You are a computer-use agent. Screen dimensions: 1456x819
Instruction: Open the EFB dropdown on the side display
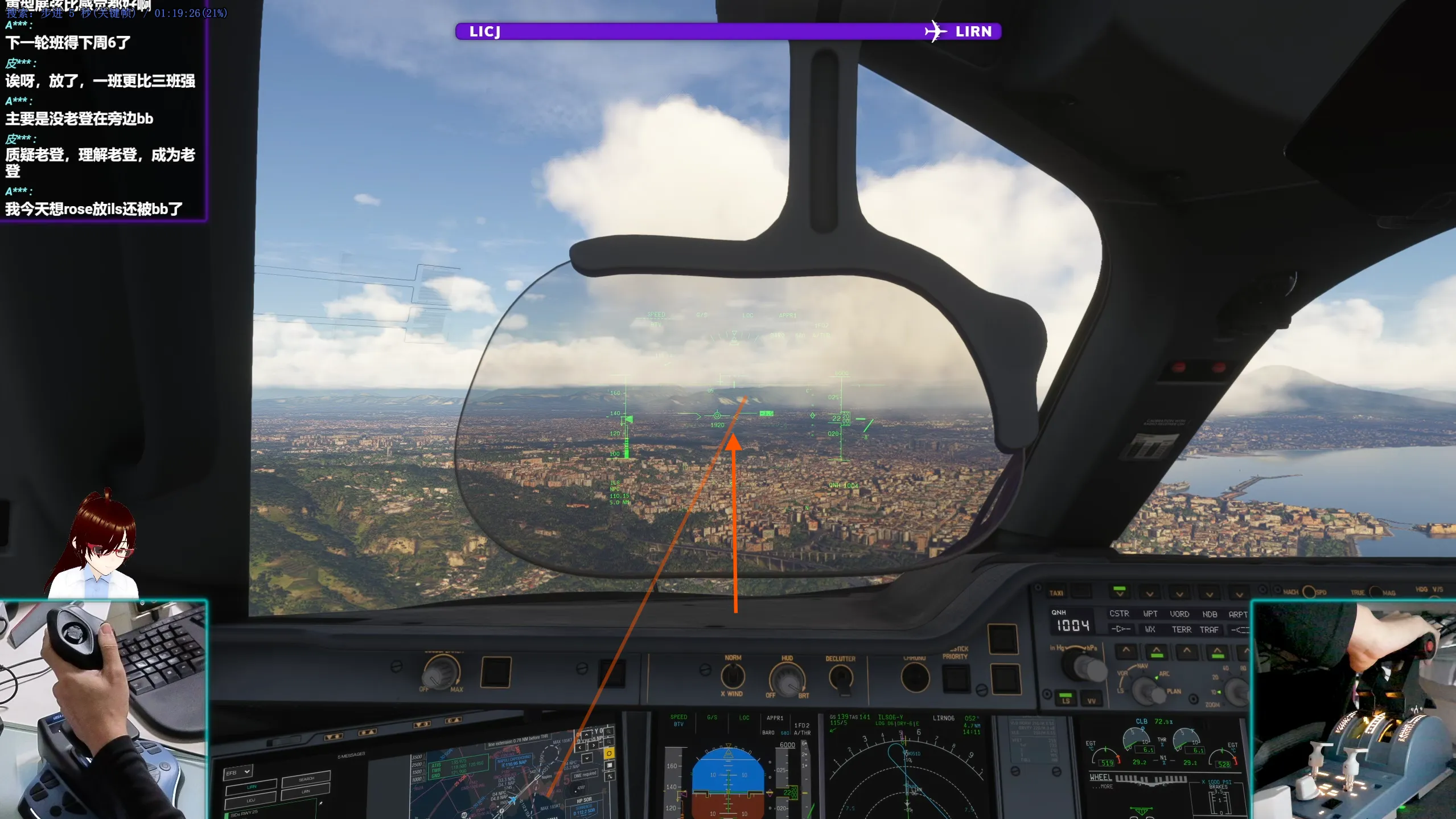[x=238, y=772]
